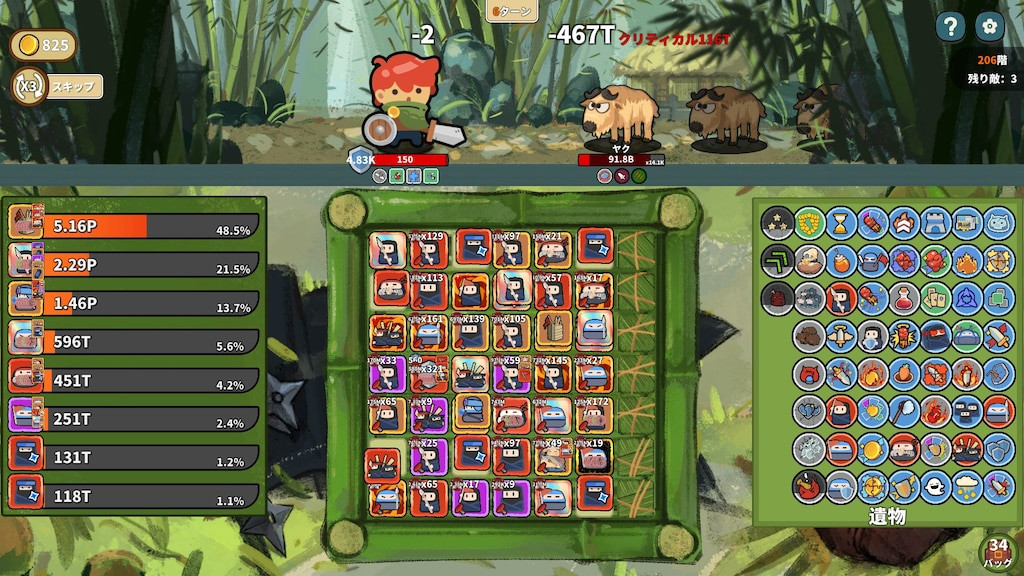Screen dimensions: 1024x576
Task: Open the settings gear menu
Action: (989, 27)
